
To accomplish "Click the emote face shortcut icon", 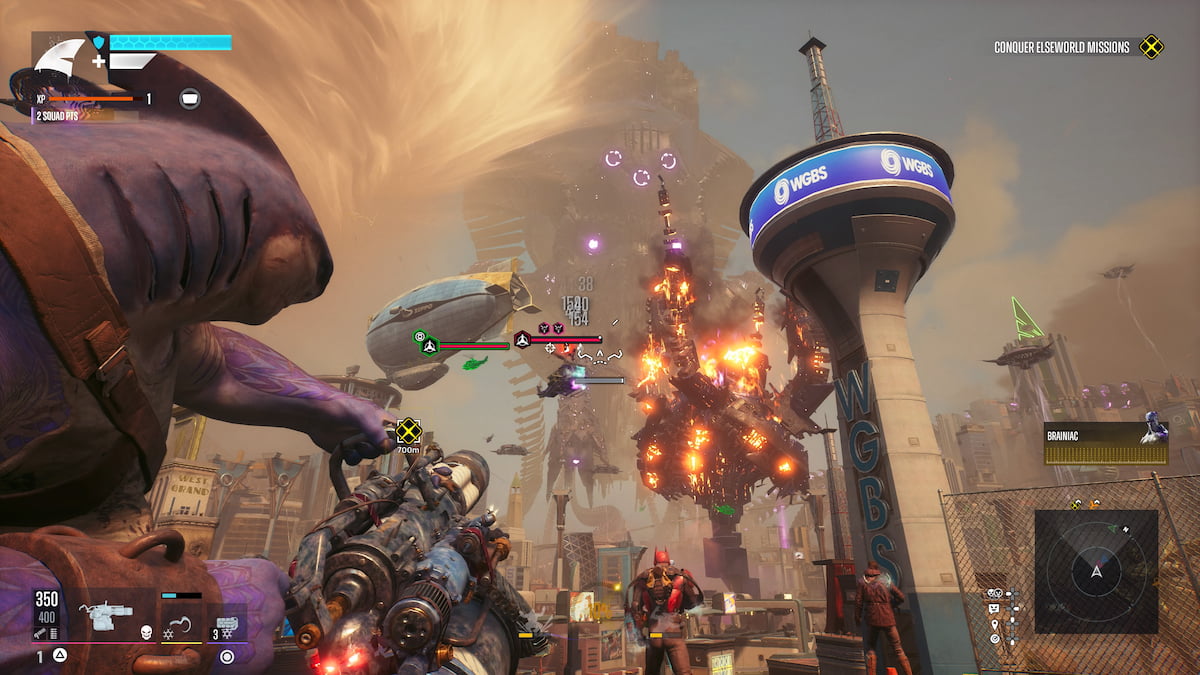I will coord(995,607).
